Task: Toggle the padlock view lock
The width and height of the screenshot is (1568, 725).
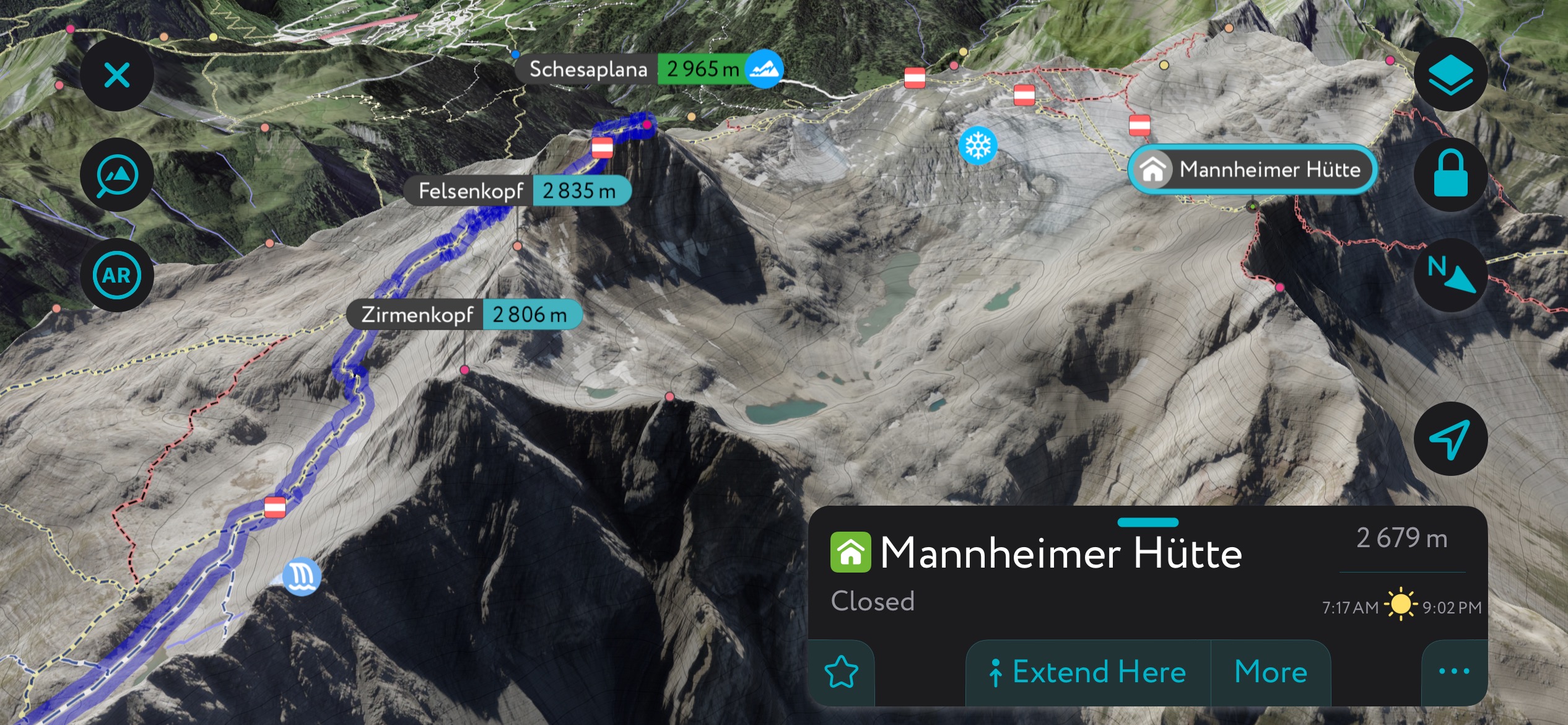Action: click(x=1450, y=175)
